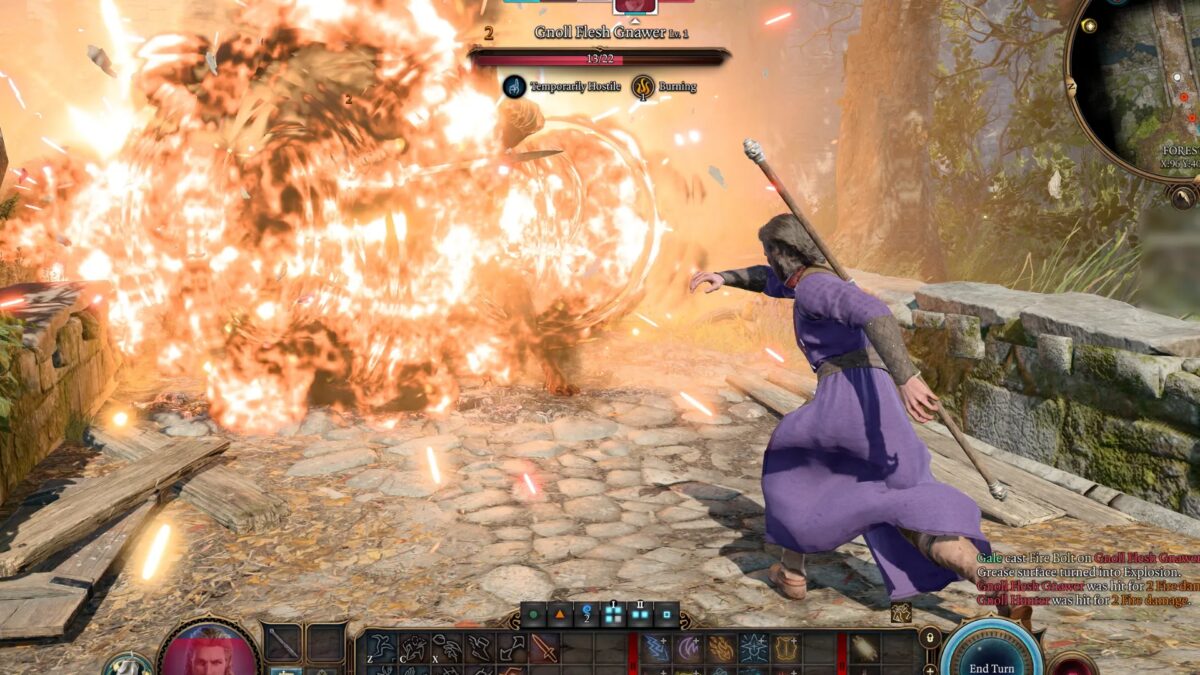This screenshot has width=1200, height=675.
Task: Cast the orange flame spell
Action: [x=721, y=648]
